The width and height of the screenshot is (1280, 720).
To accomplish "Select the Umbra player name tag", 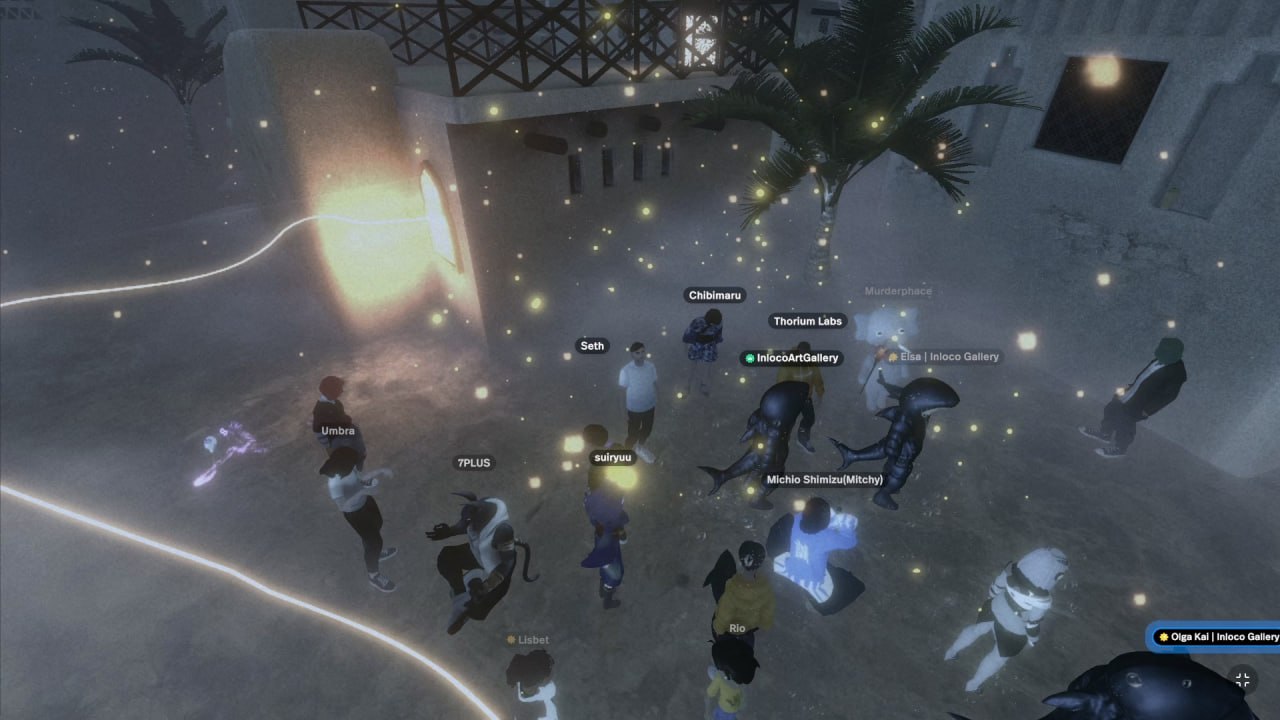I will (338, 431).
